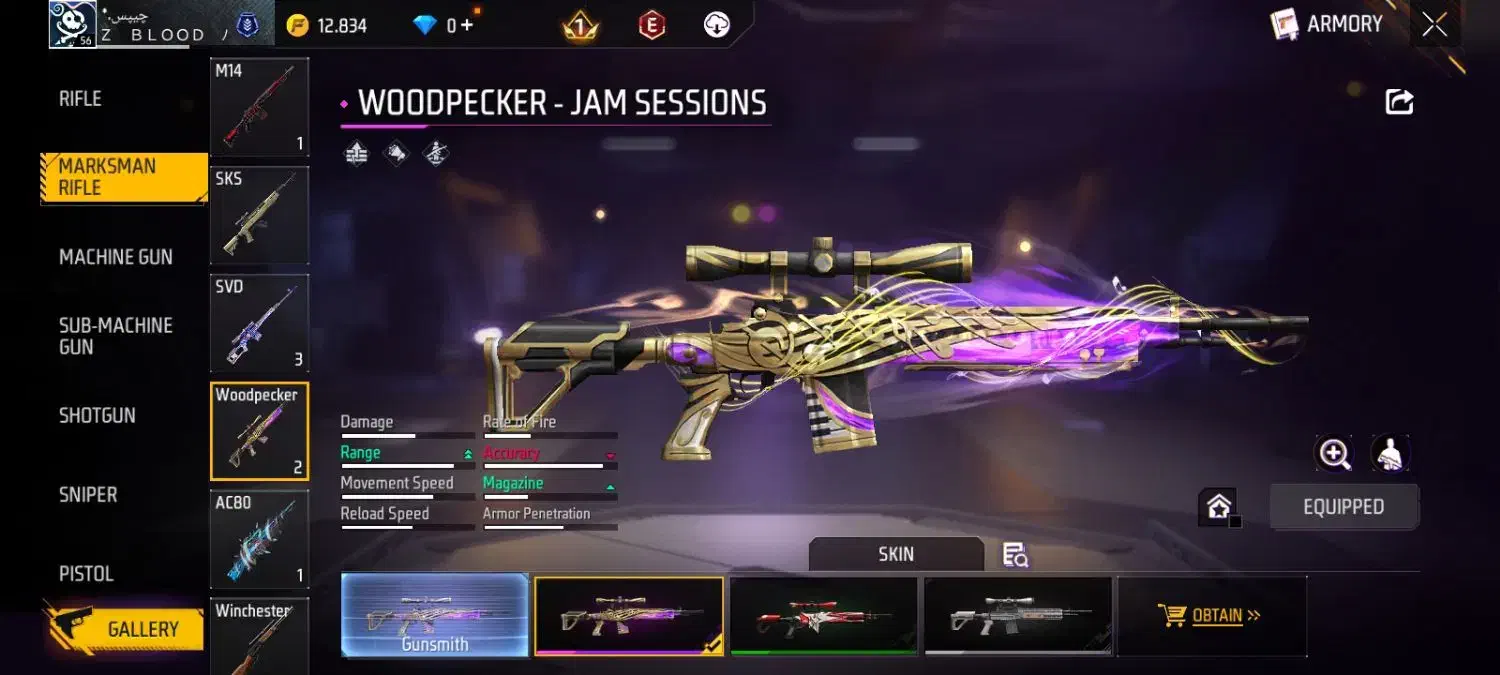The width and height of the screenshot is (1500, 675).
Task: Add diamonds with the plus button
Action: (x=466, y=26)
